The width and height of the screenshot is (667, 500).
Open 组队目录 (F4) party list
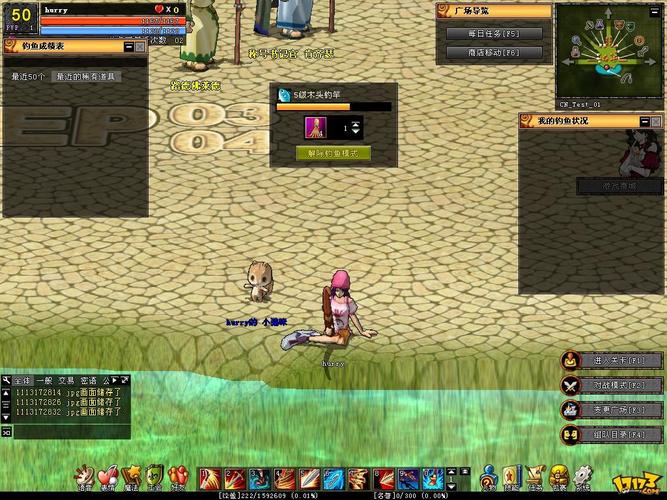point(611,434)
